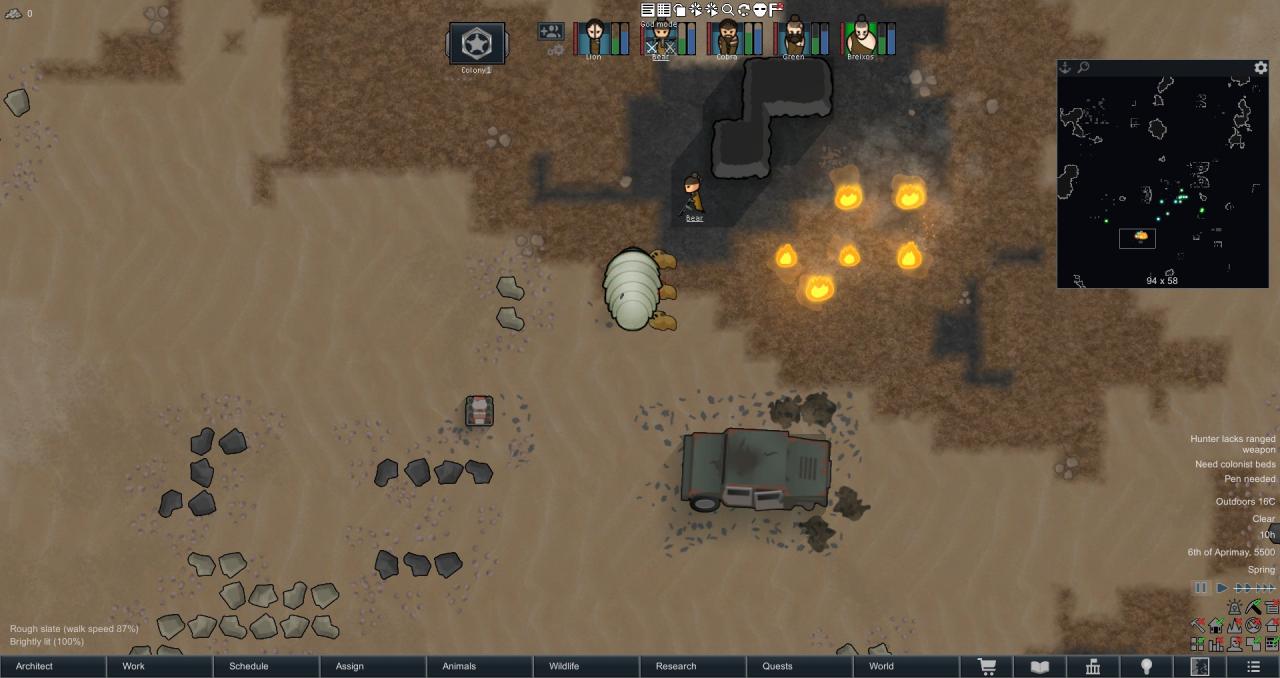The height and width of the screenshot is (678, 1280).
Task: Select colonist Lion's portrait
Action: [594, 38]
